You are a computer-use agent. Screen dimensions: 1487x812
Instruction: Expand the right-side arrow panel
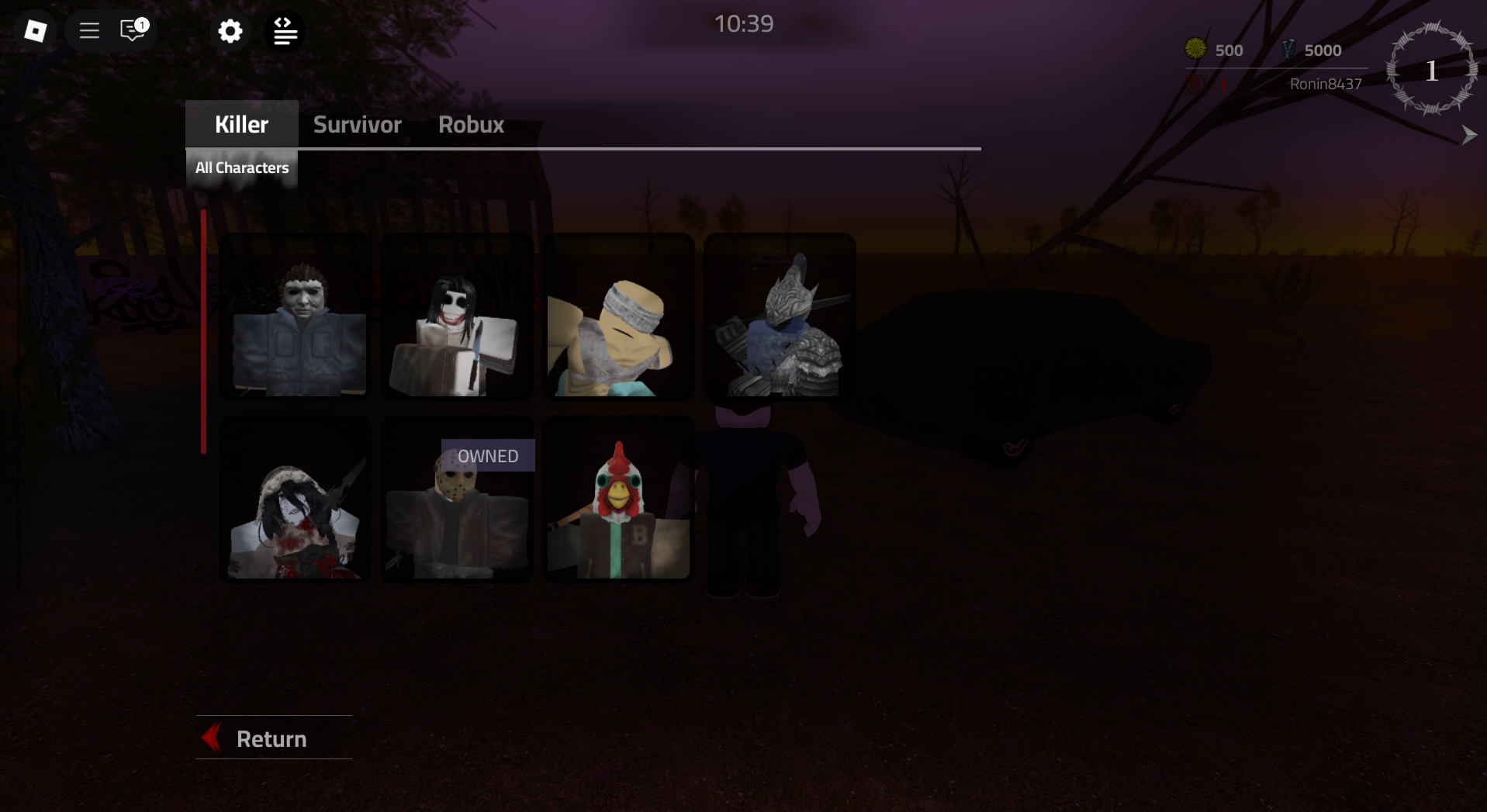[1468, 135]
